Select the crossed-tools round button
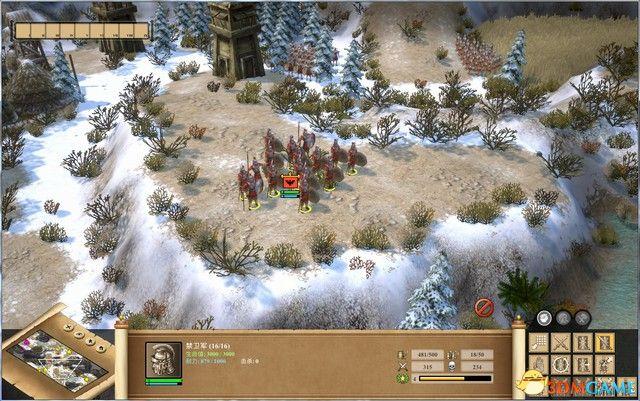The image size is (640, 401). [x=584, y=318]
